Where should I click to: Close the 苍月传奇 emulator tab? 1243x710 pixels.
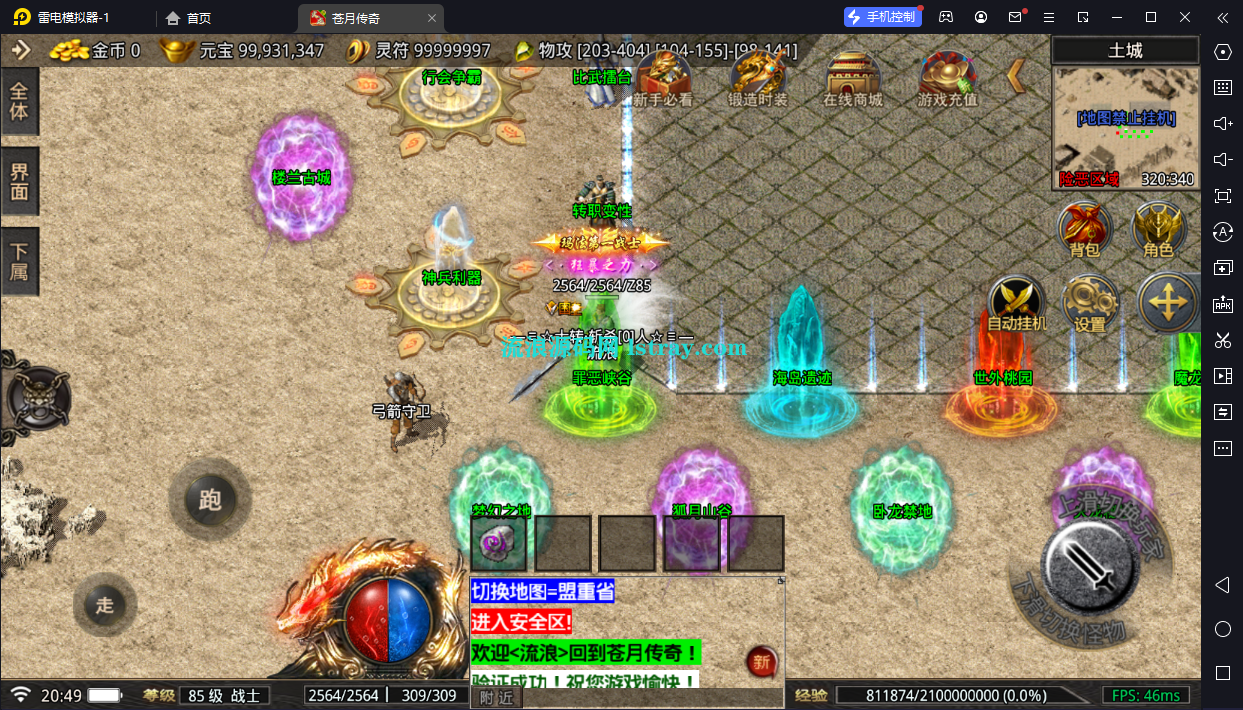(x=431, y=18)
